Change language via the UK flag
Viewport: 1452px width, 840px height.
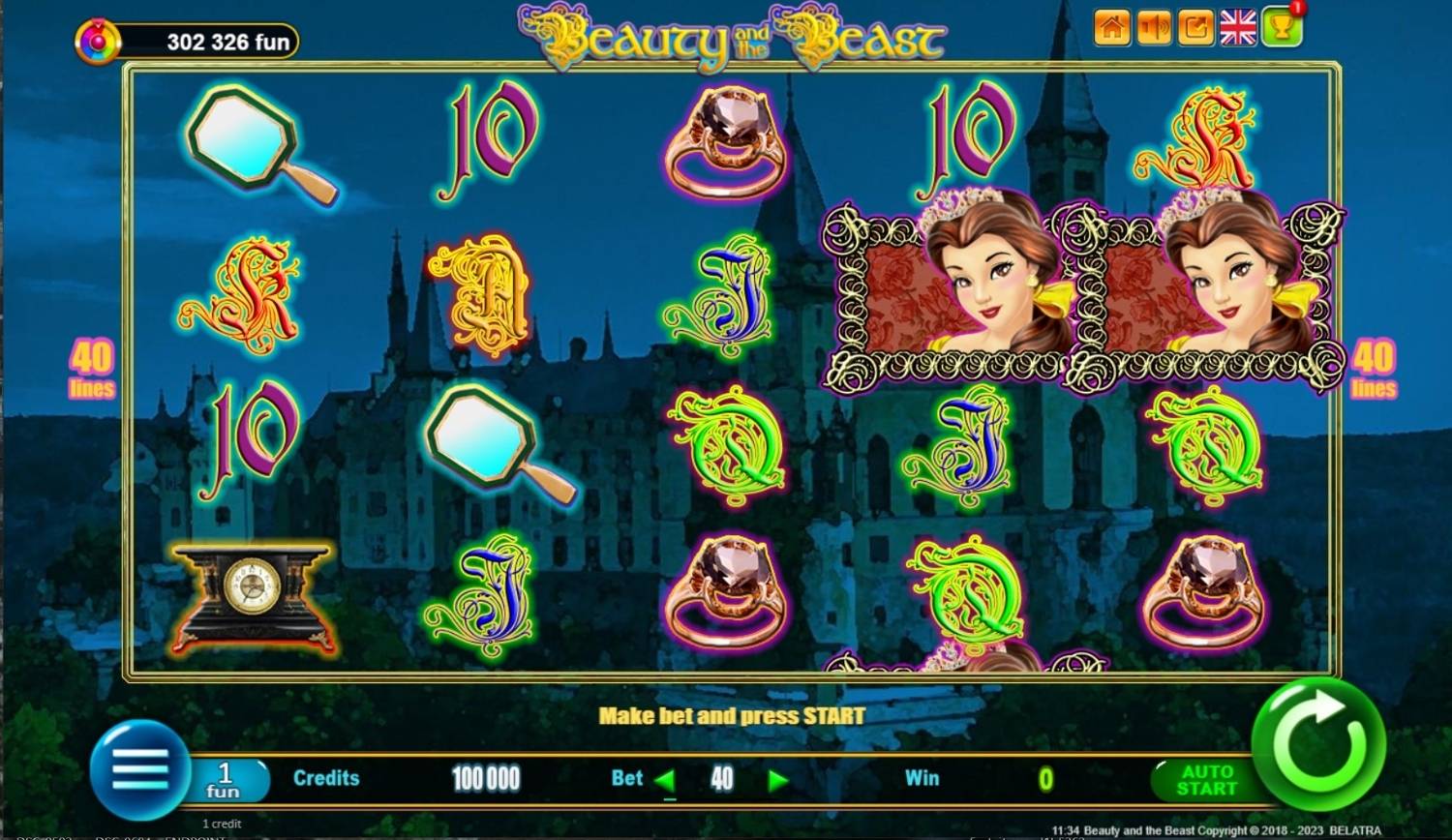click(1238, 28)
